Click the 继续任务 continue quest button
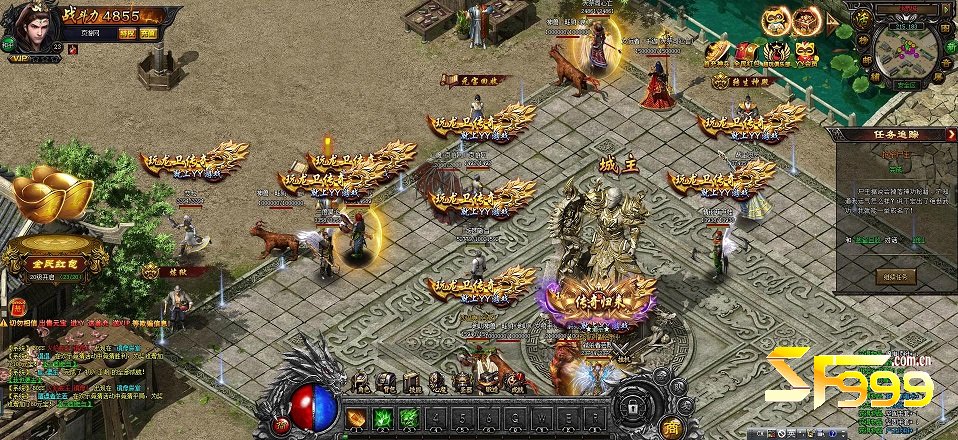This screenshot has width=958, height=440. pyautogui.click(x=893, y=275)
